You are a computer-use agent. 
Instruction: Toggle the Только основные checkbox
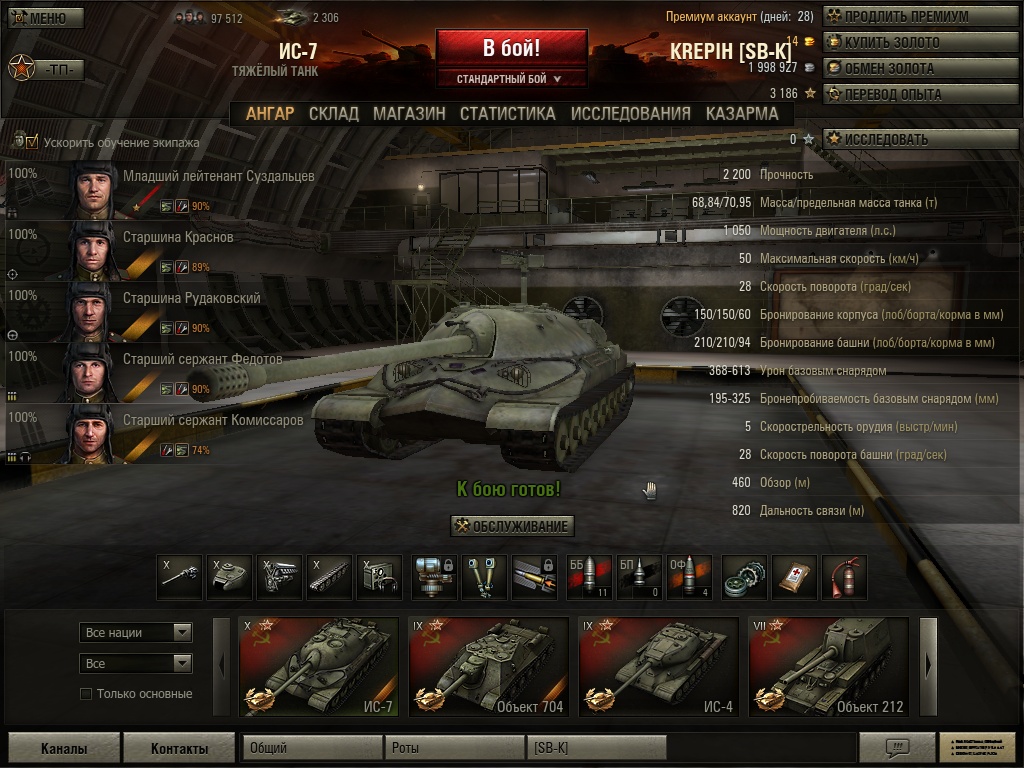click(86, 694)
